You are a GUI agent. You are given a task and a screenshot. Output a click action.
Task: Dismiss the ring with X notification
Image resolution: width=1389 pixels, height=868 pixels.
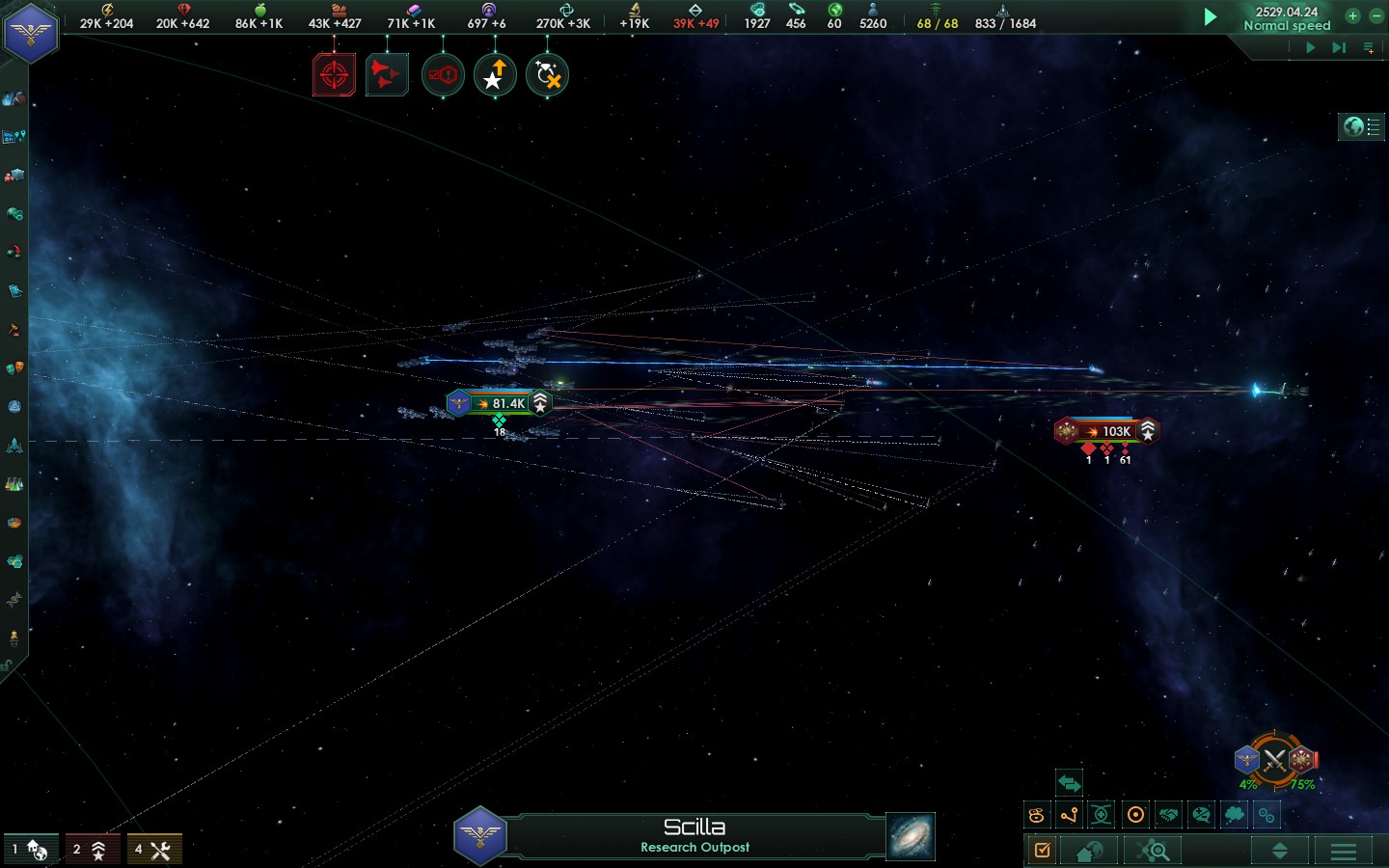point(547,75)
